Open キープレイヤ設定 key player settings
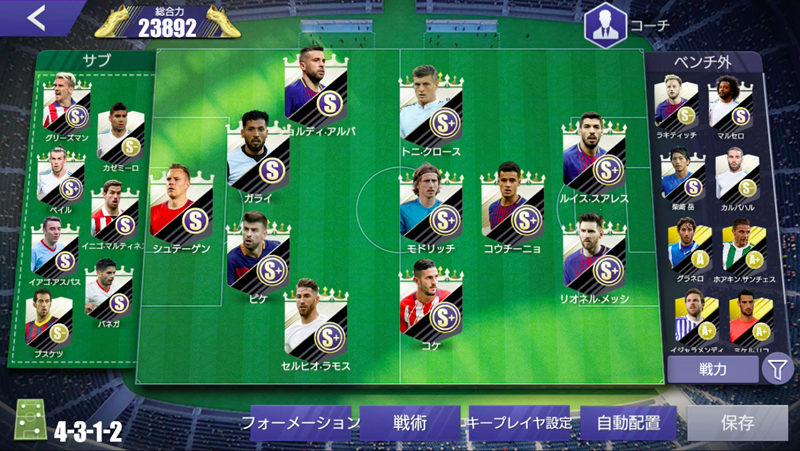Image resolution: width=800 pixels, height=451 pixels. [520, 422]
